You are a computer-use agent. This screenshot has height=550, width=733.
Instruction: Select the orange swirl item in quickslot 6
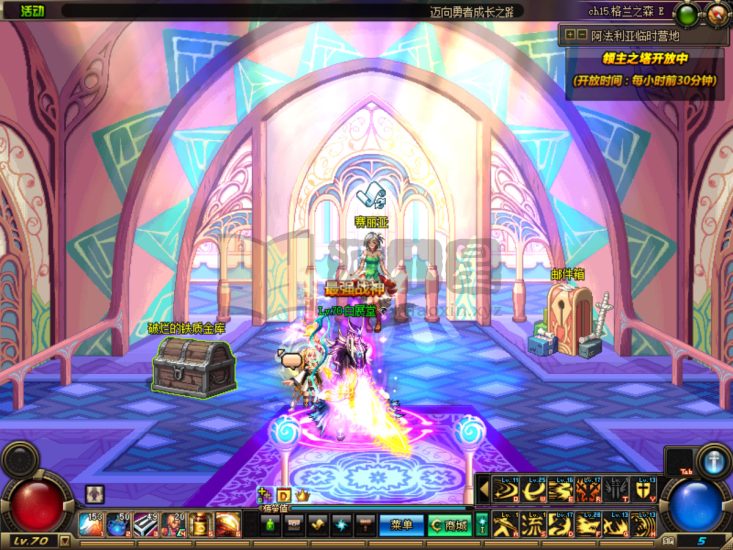point(227,523)
